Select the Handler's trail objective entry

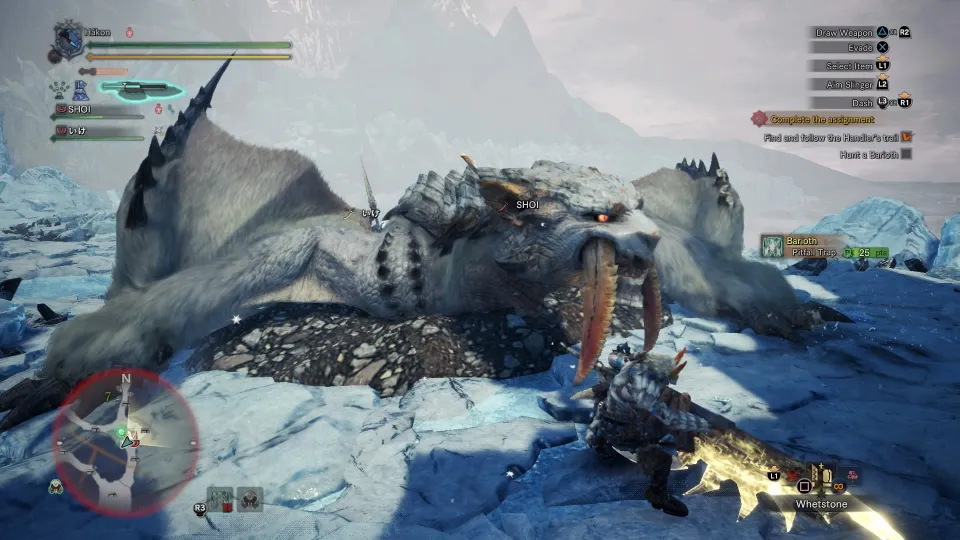[838, 136]
